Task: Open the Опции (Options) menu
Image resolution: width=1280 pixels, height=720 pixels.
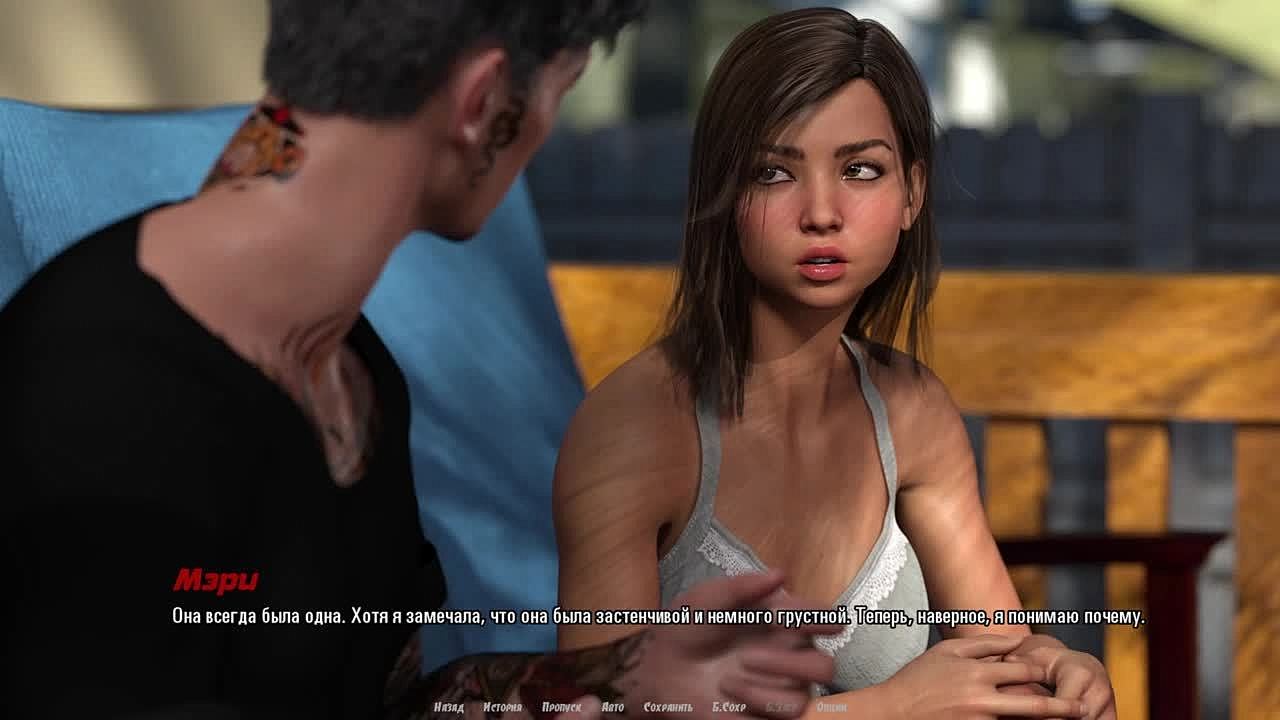Action: [832, 707]
